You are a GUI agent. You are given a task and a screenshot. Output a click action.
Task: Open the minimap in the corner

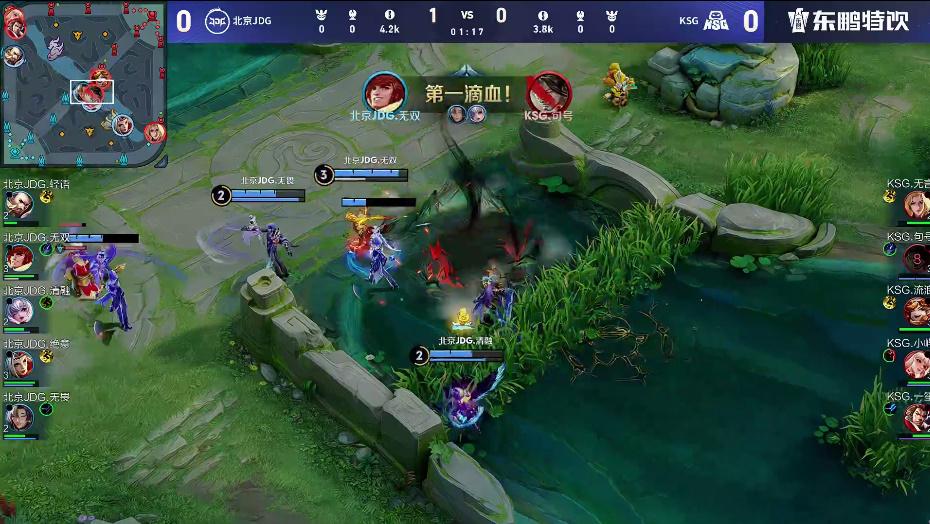tap(83, 85)
